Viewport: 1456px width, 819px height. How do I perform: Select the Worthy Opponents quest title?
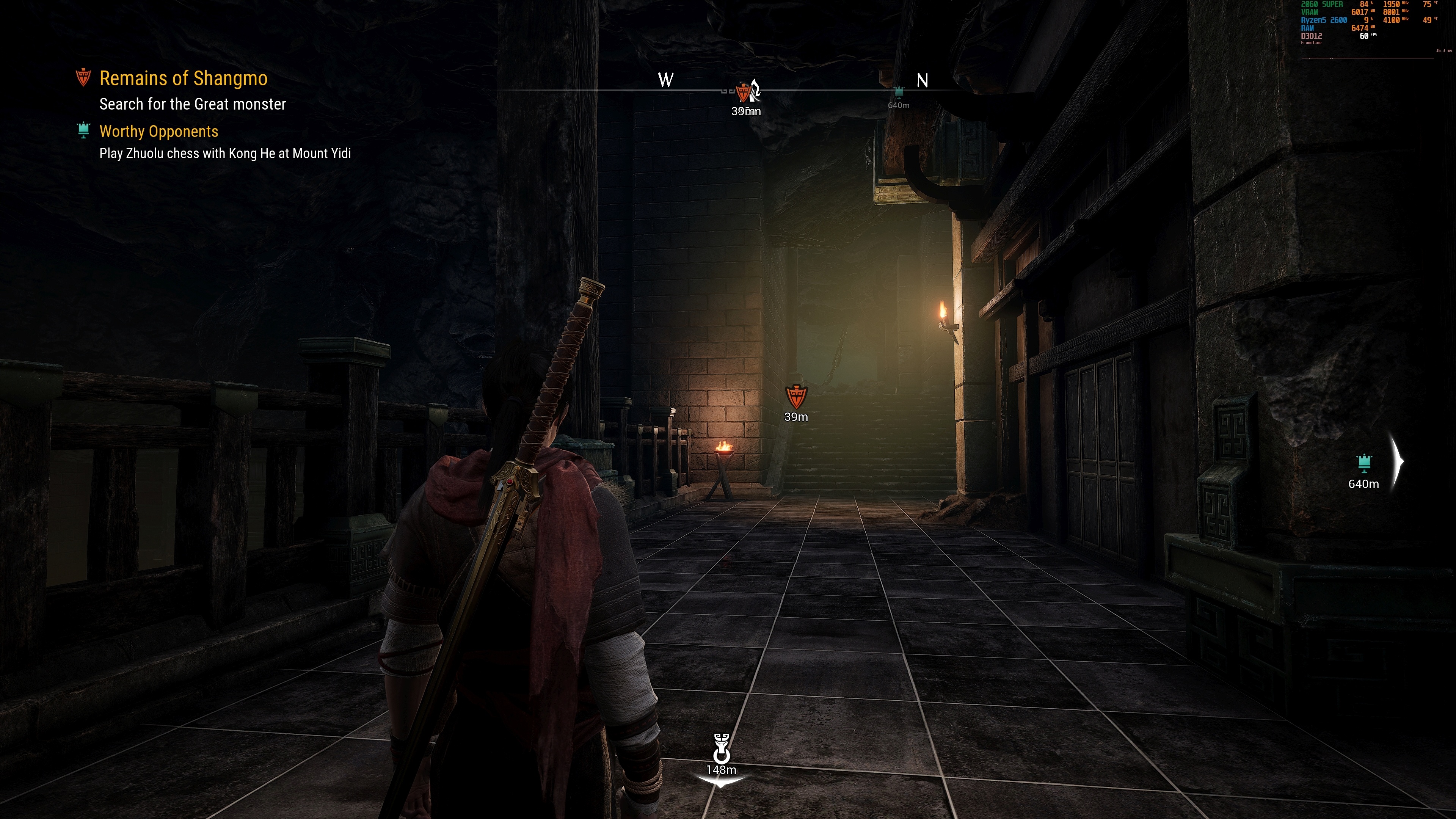tap(158, 131)
